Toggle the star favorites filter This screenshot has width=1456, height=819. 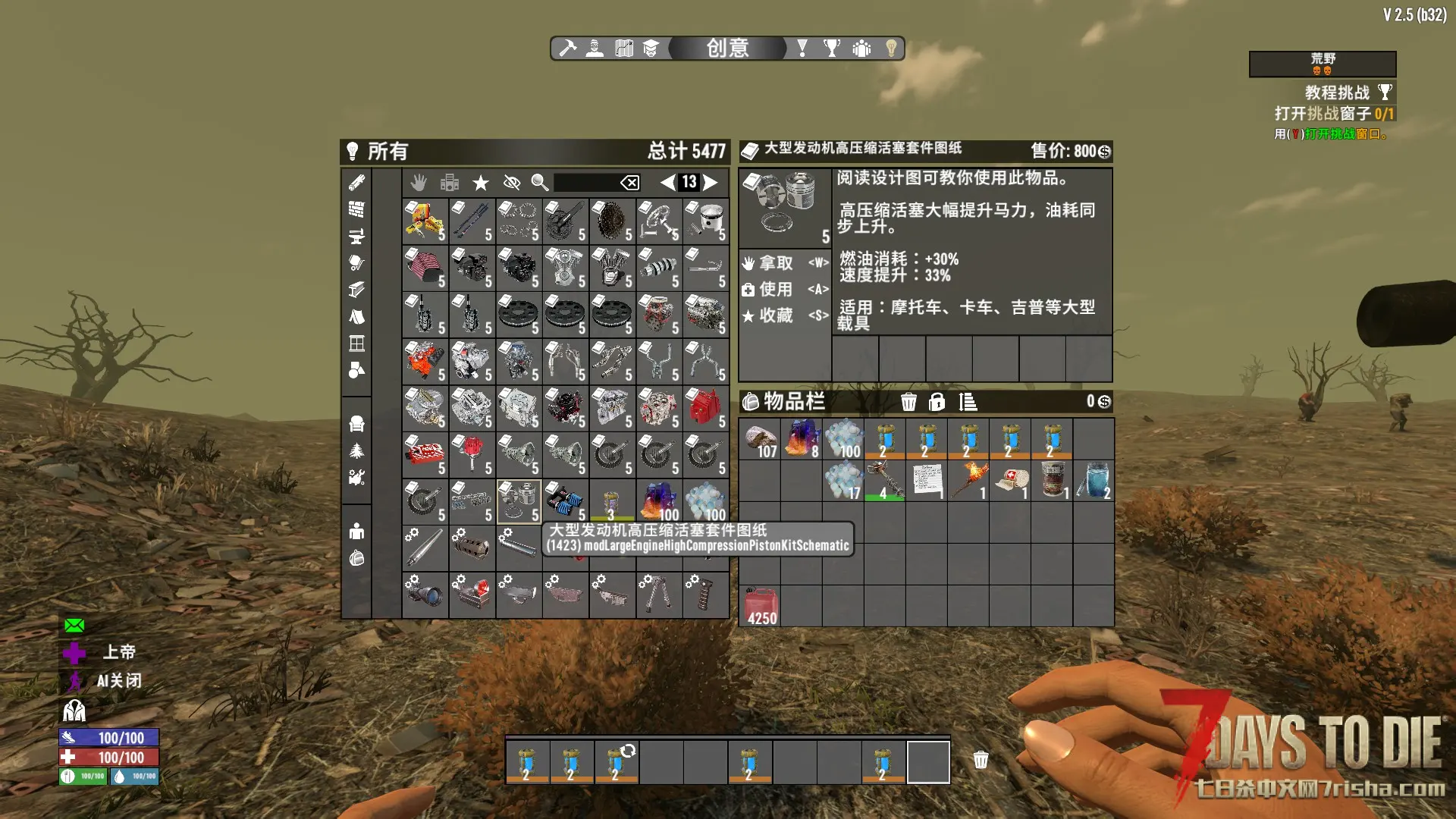tap(481, 182)
